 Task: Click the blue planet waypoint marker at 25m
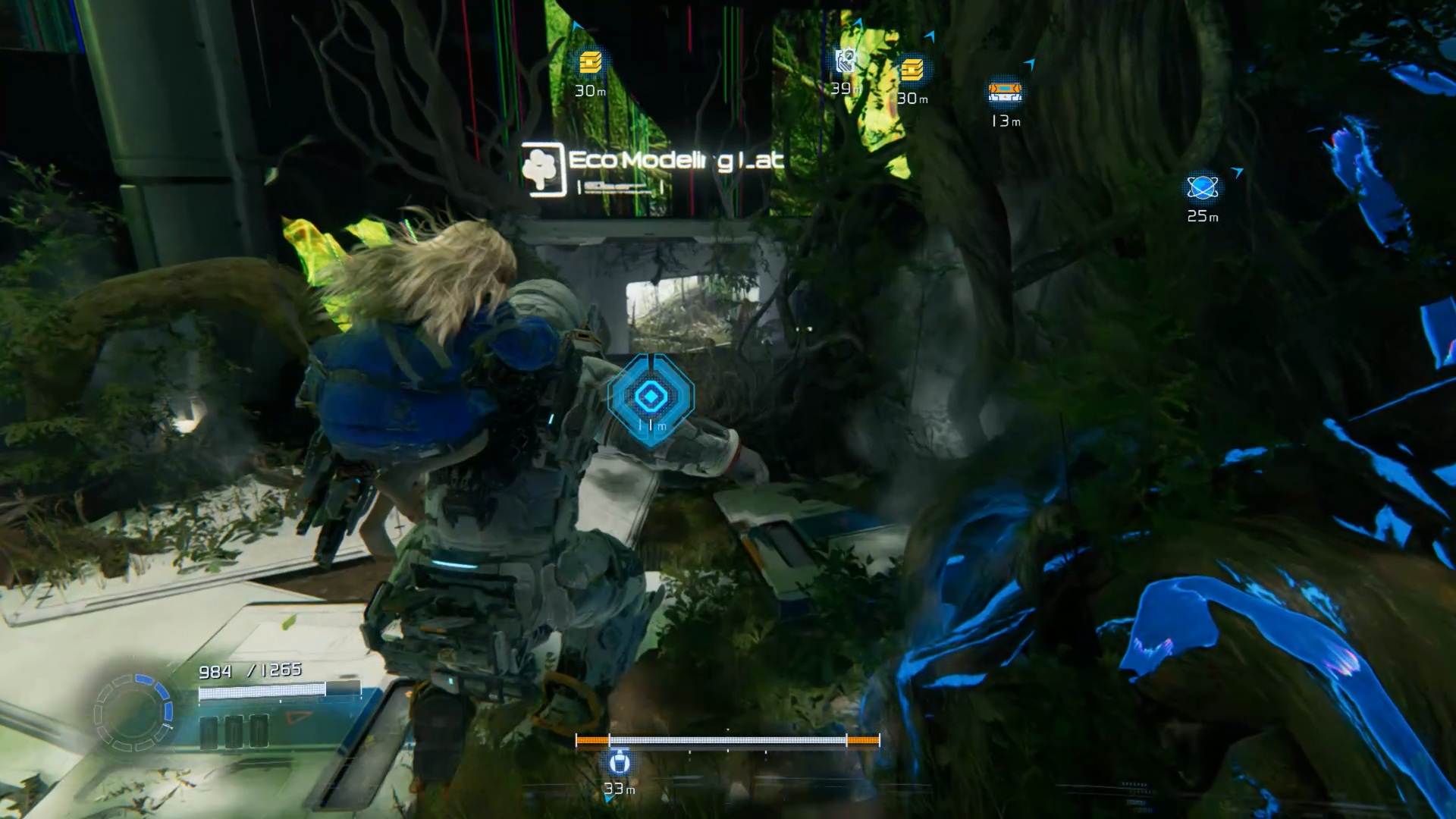[x=1202, y=187]
